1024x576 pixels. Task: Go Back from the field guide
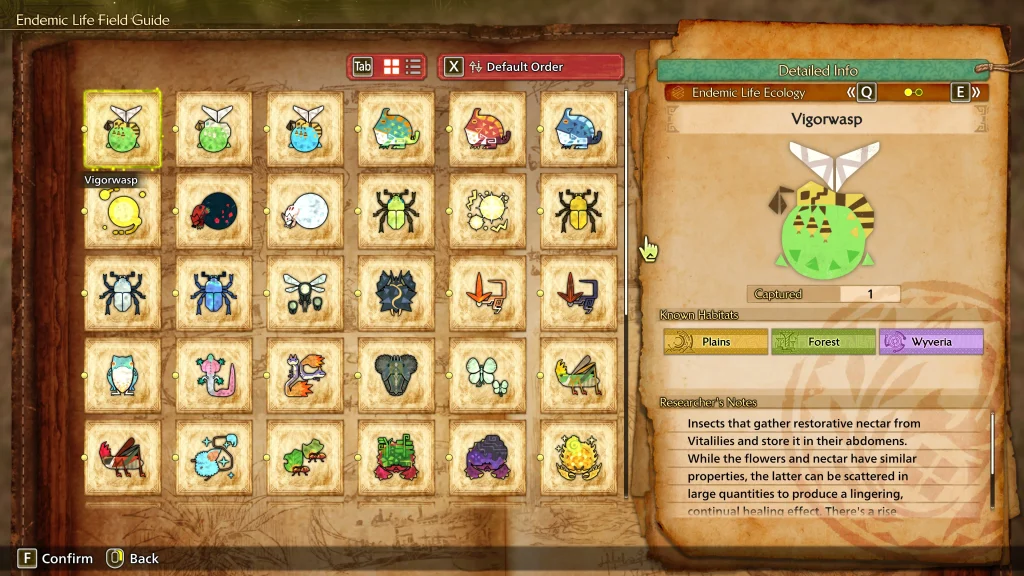(133, 559)
